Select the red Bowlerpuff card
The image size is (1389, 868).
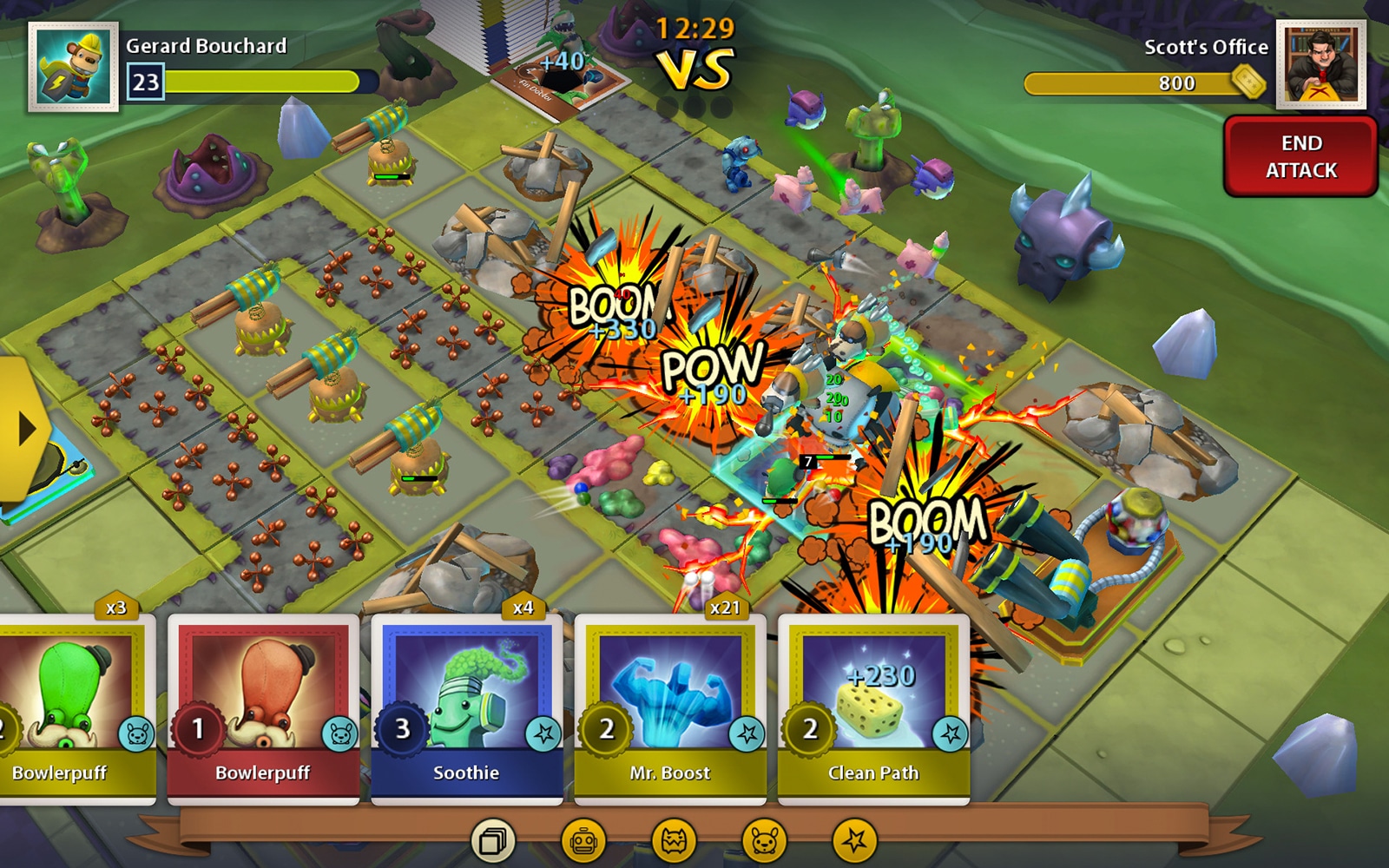(x=263, y=707)
